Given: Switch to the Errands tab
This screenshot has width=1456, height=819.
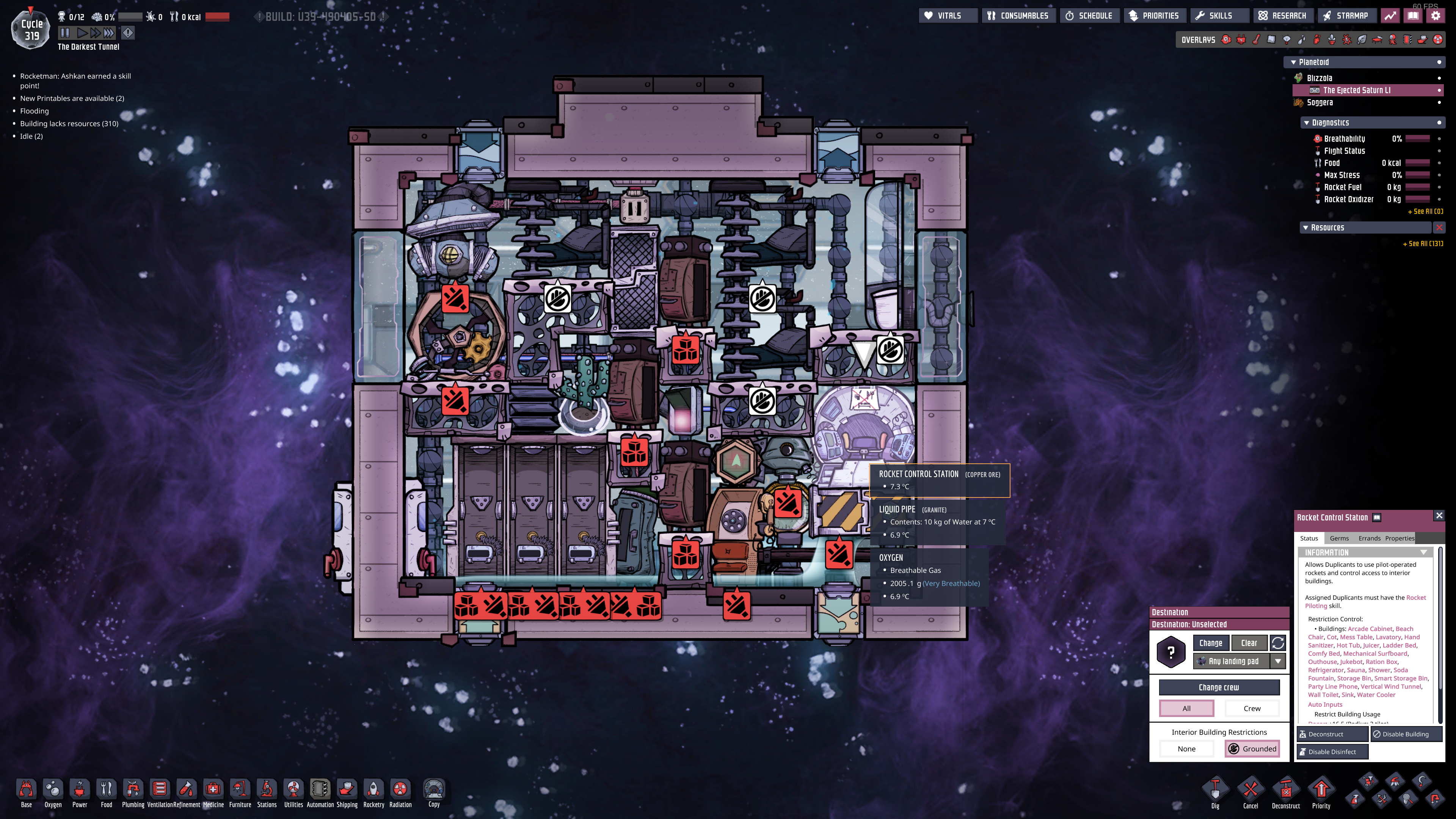Looking at the screenshot, I should [1369, 538].
